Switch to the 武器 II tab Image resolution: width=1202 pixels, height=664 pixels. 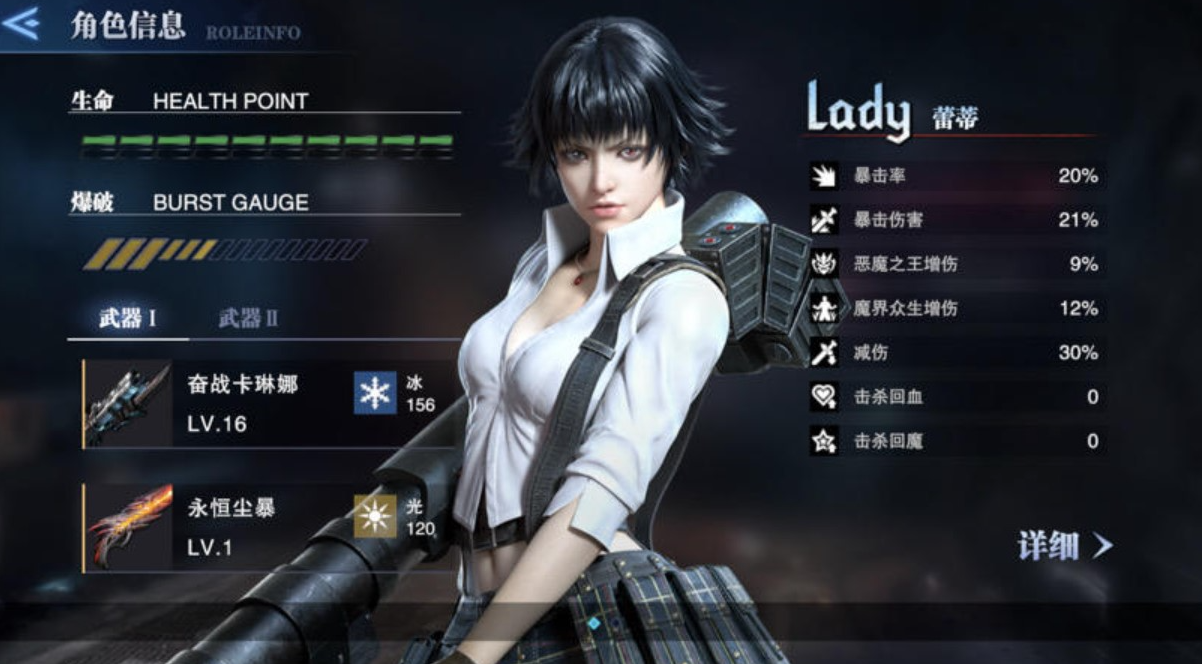point(248,319)
